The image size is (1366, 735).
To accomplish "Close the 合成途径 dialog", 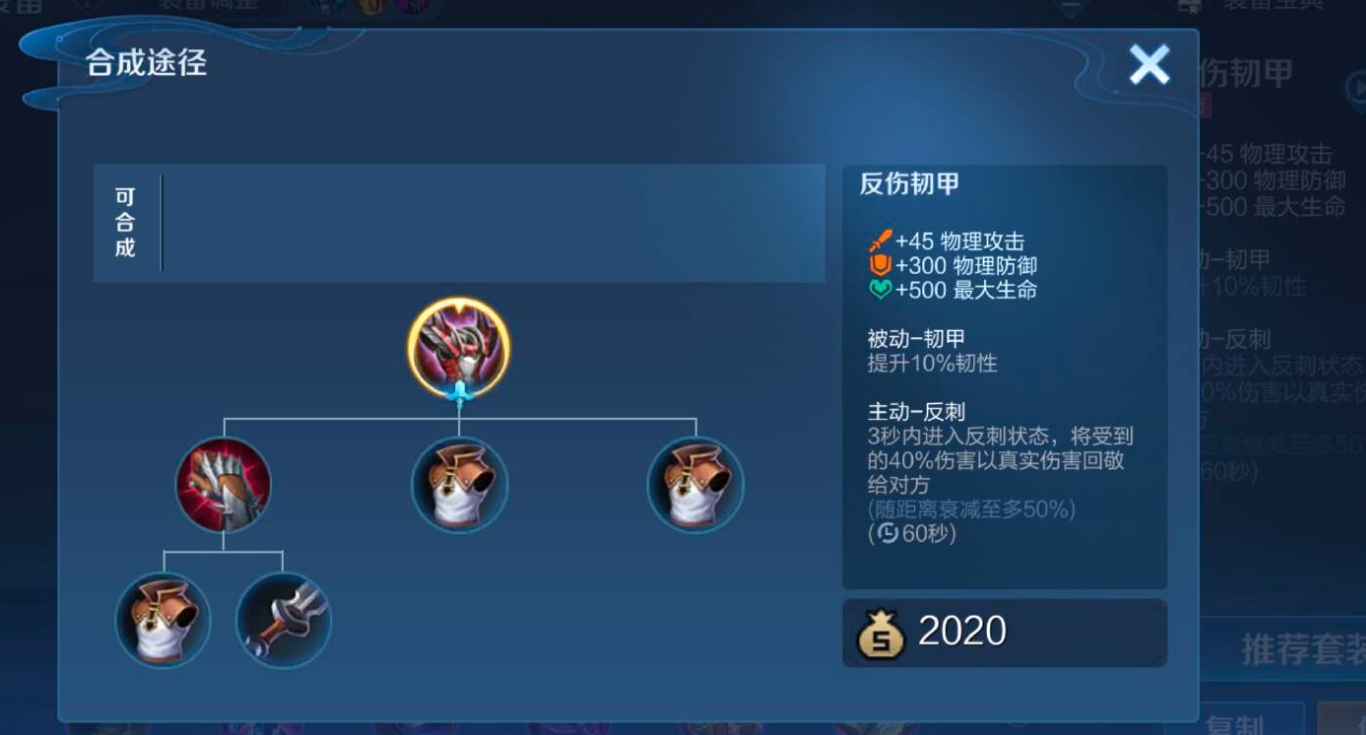I will click(1148, 66).
